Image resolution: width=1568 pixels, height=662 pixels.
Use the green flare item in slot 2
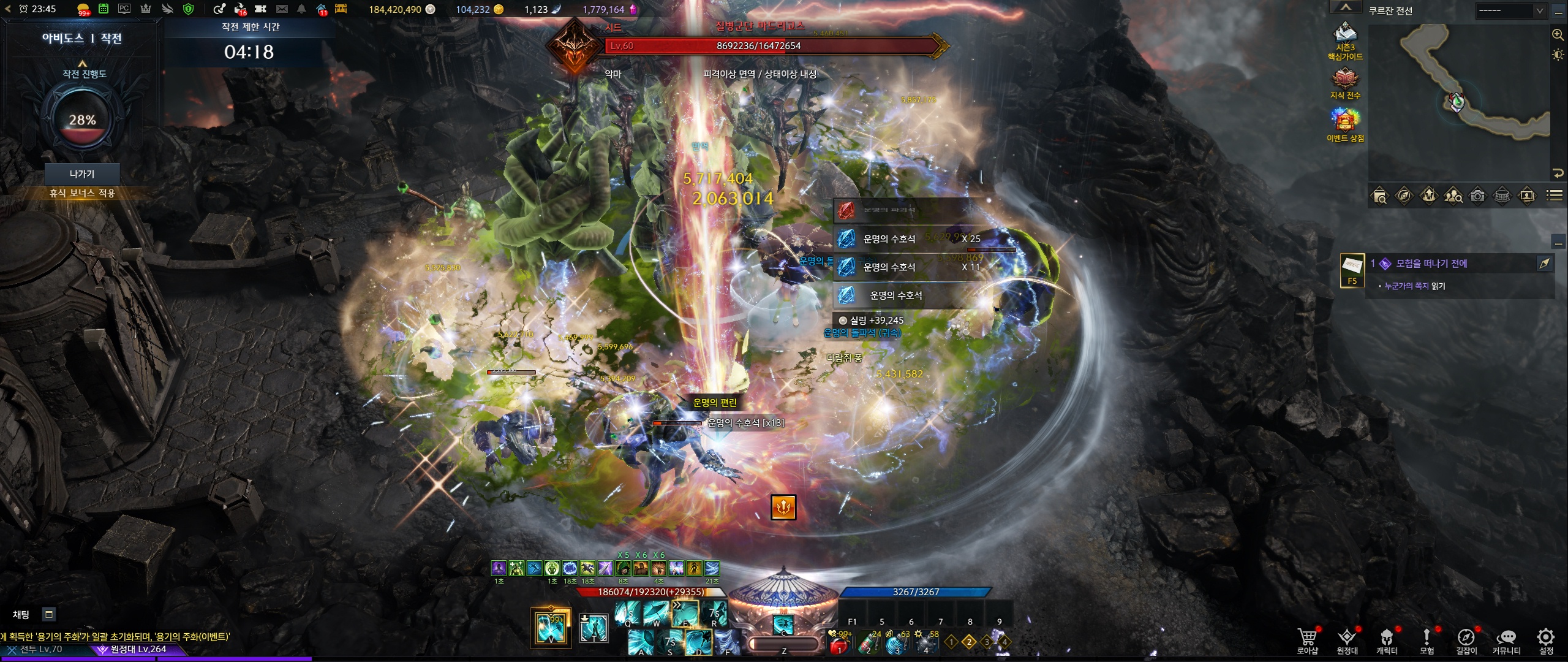[x=869, y=644]
